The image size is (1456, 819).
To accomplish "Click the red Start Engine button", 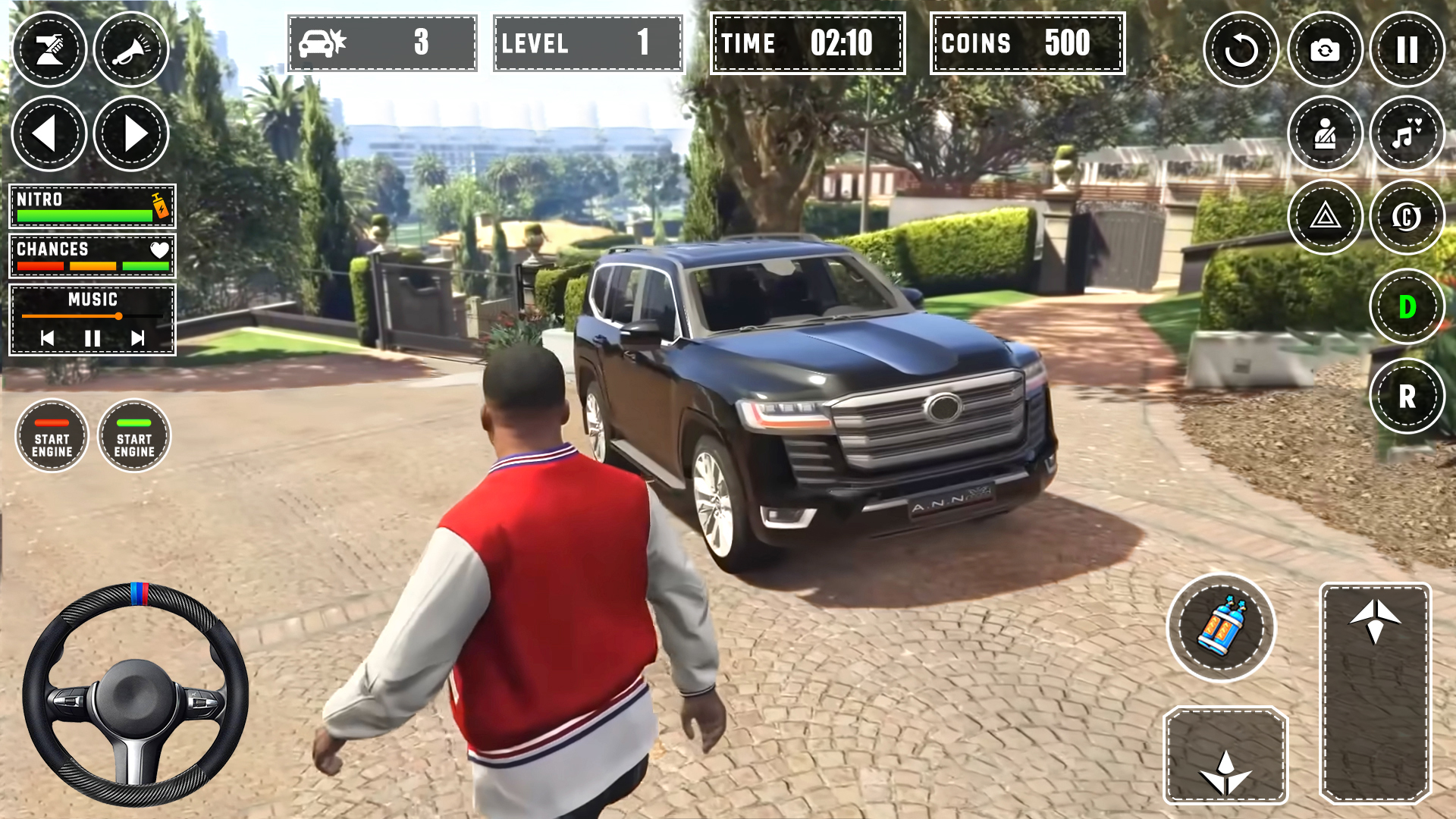I will [52, 437].
